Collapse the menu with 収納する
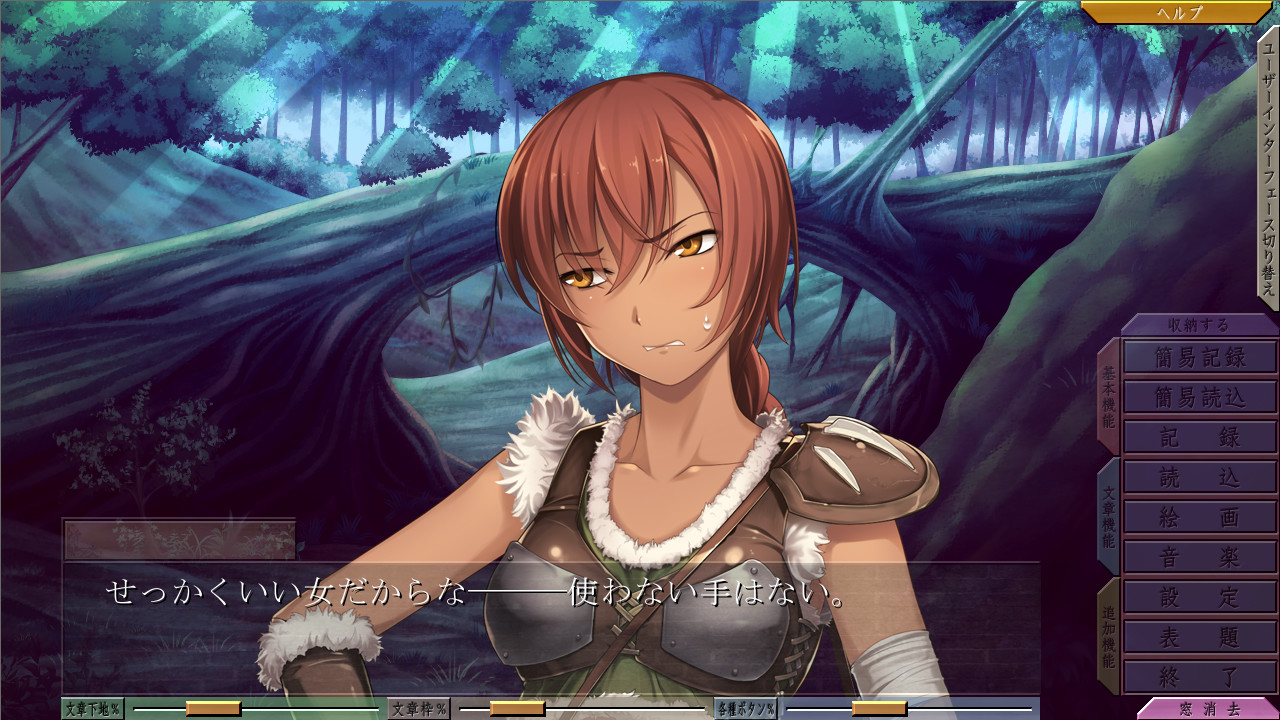This screenshot has height=720, width=1280. click(1199, 325)
